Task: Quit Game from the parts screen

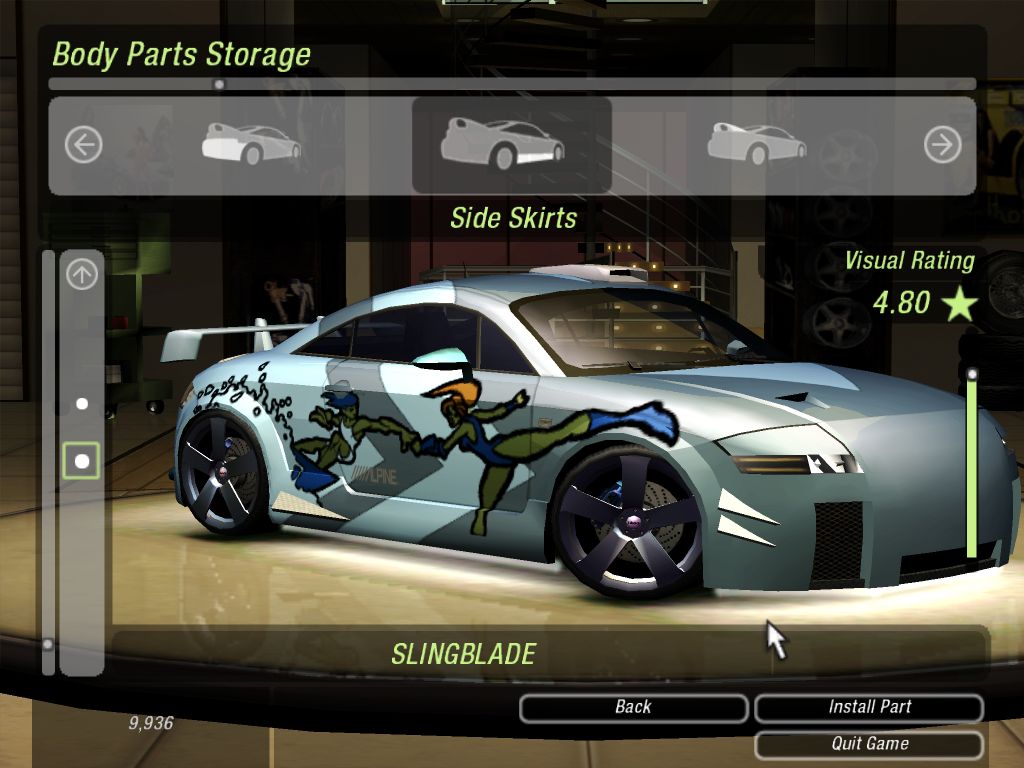Action: click(x=869, y=744)
